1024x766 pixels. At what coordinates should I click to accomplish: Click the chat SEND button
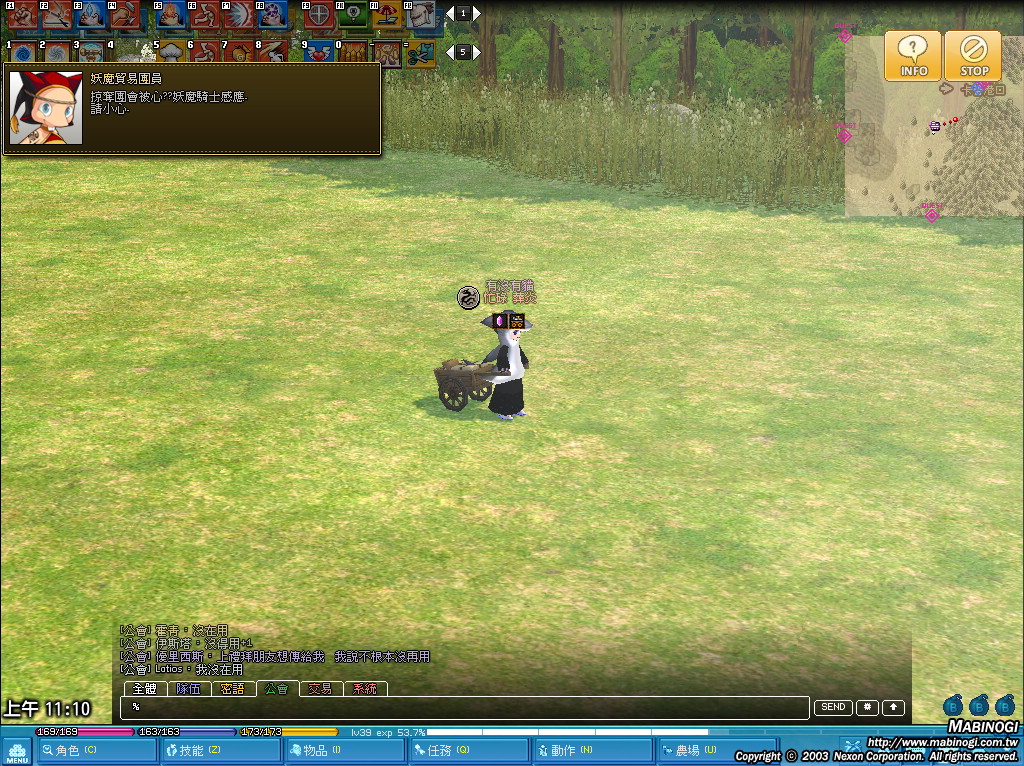coord(833,707)
